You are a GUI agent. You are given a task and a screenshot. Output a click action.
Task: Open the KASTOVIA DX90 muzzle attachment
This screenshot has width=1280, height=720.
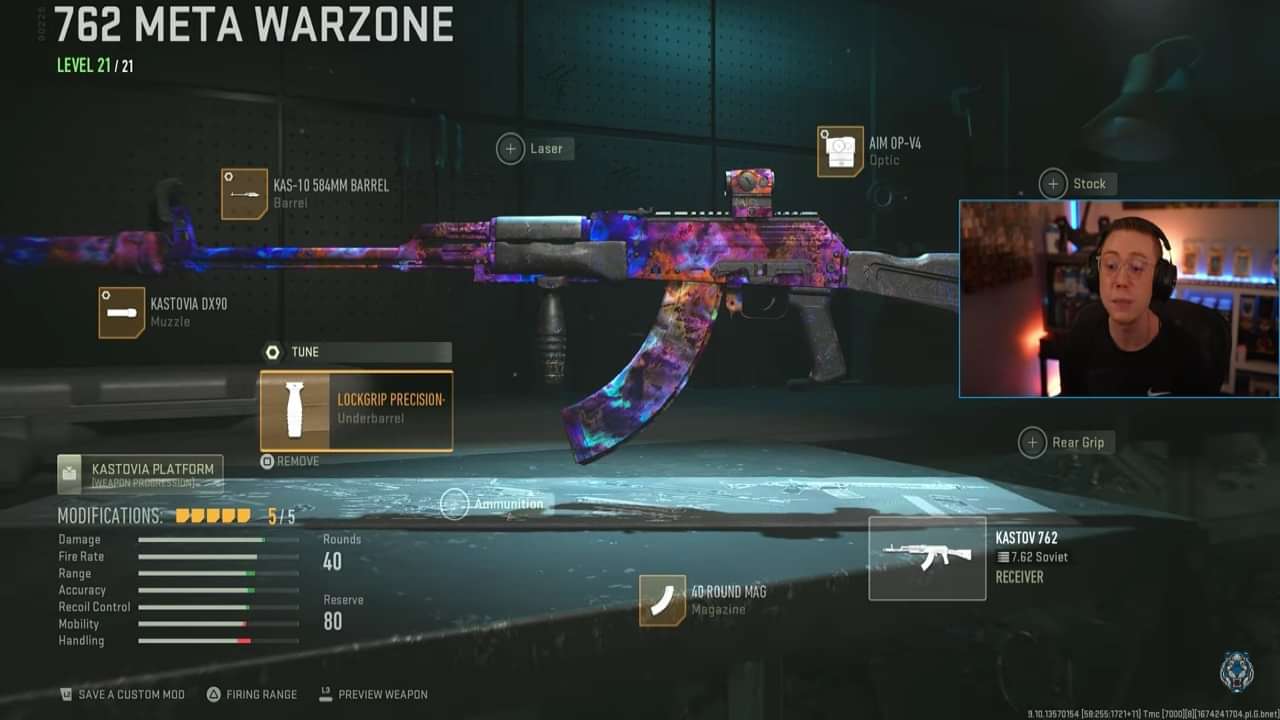point(120,312)
